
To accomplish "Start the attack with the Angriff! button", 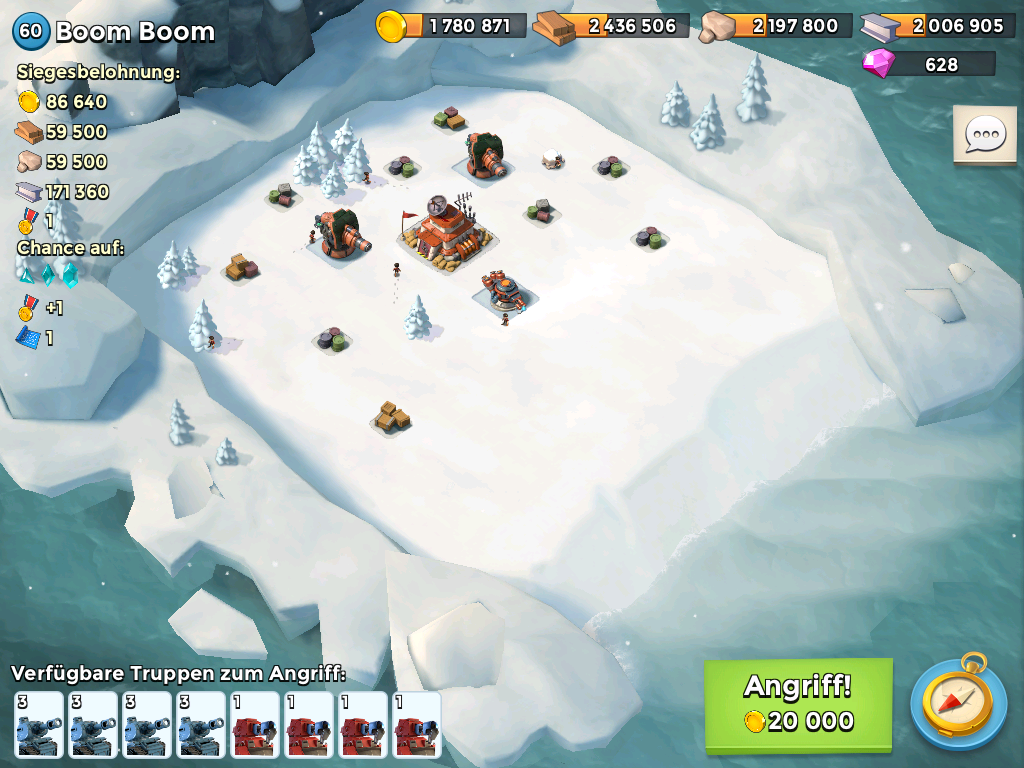I will (x=798, y=704).
